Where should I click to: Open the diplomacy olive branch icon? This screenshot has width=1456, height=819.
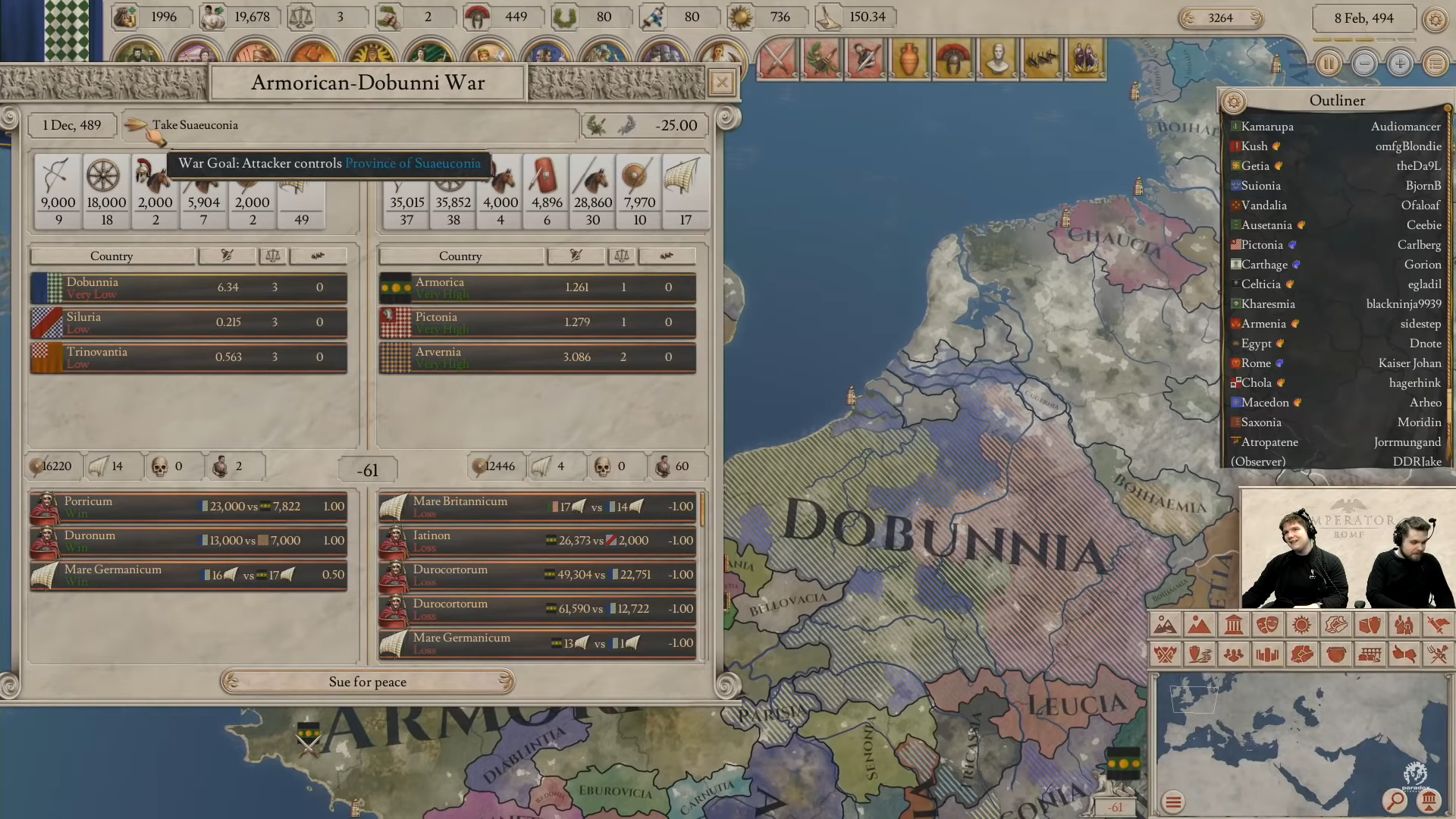[x=821, y=58]
